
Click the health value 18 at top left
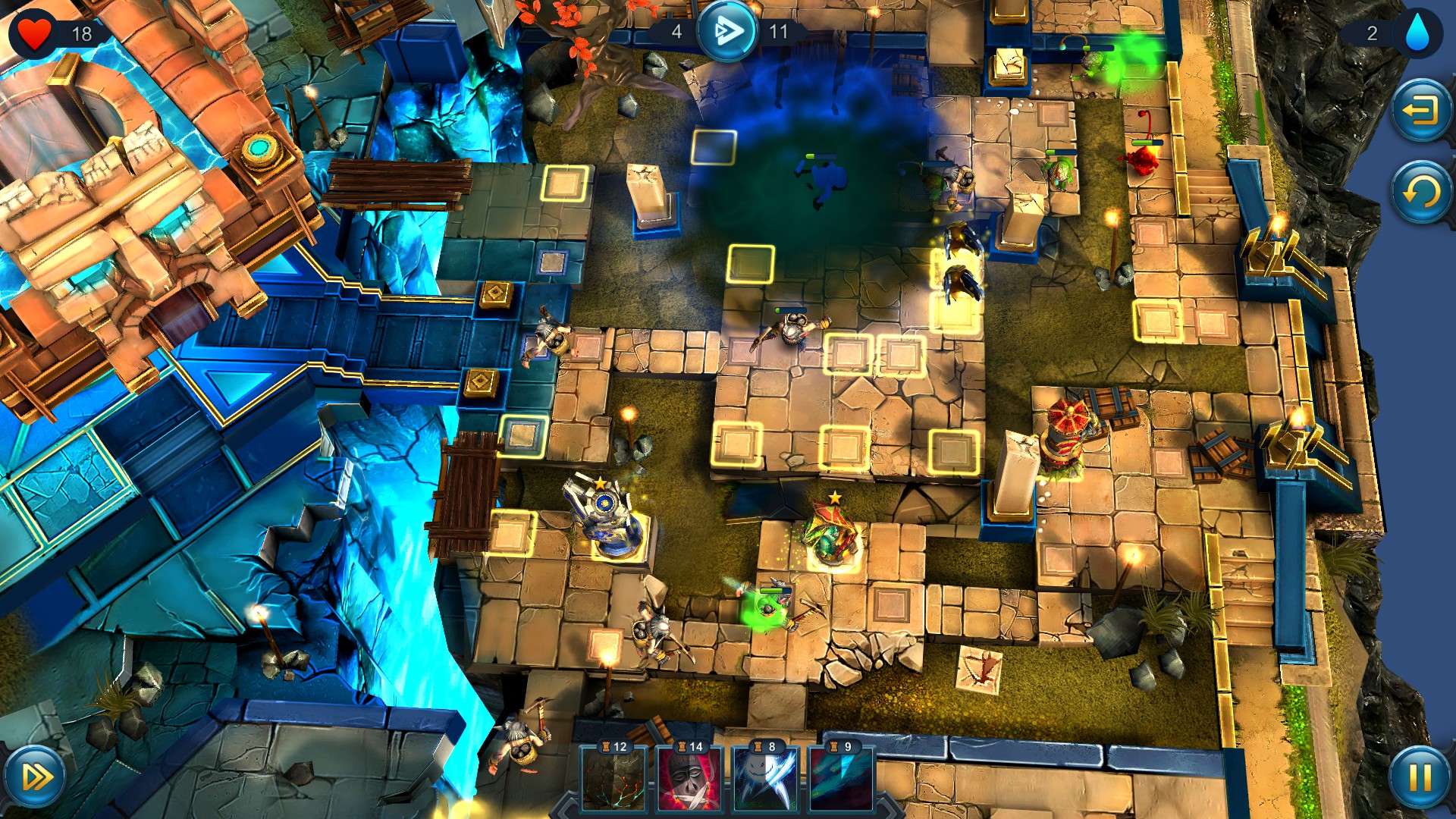pos(81,32)
